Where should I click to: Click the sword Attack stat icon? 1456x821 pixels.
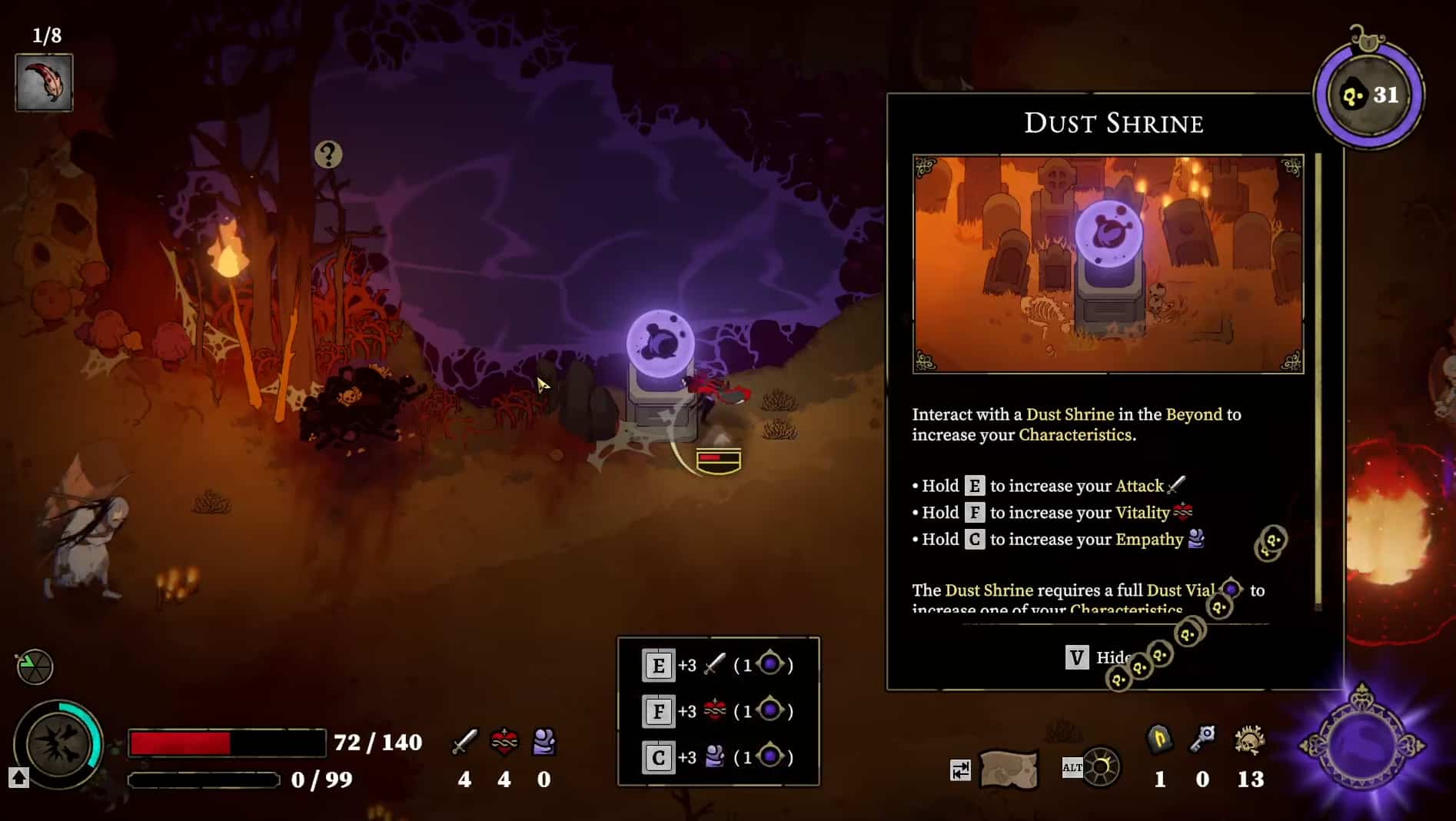tap(464, 742)
